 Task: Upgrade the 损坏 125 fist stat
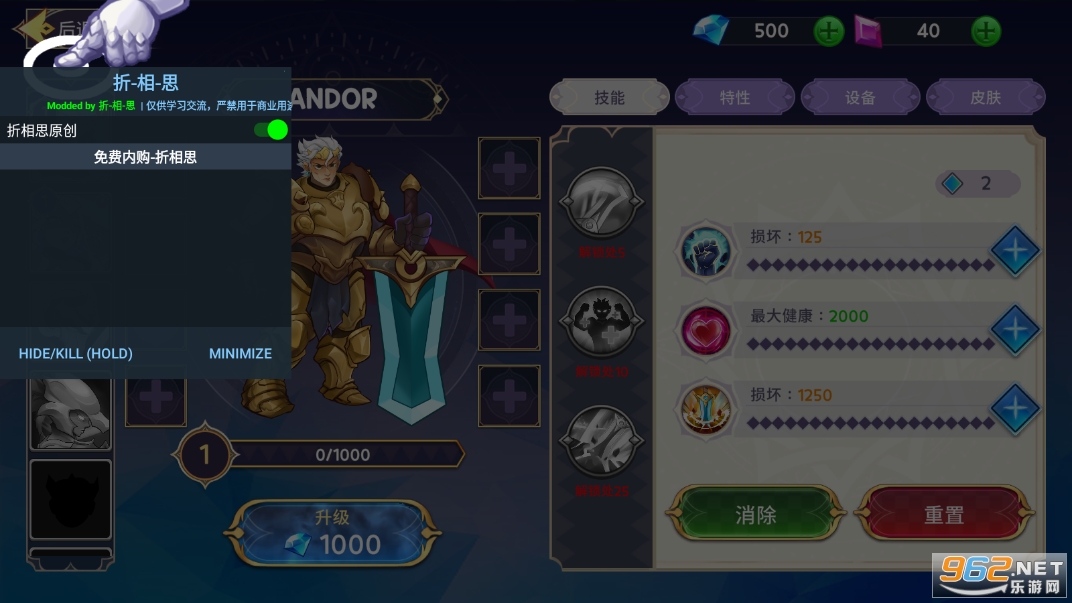click(1014, 252)
